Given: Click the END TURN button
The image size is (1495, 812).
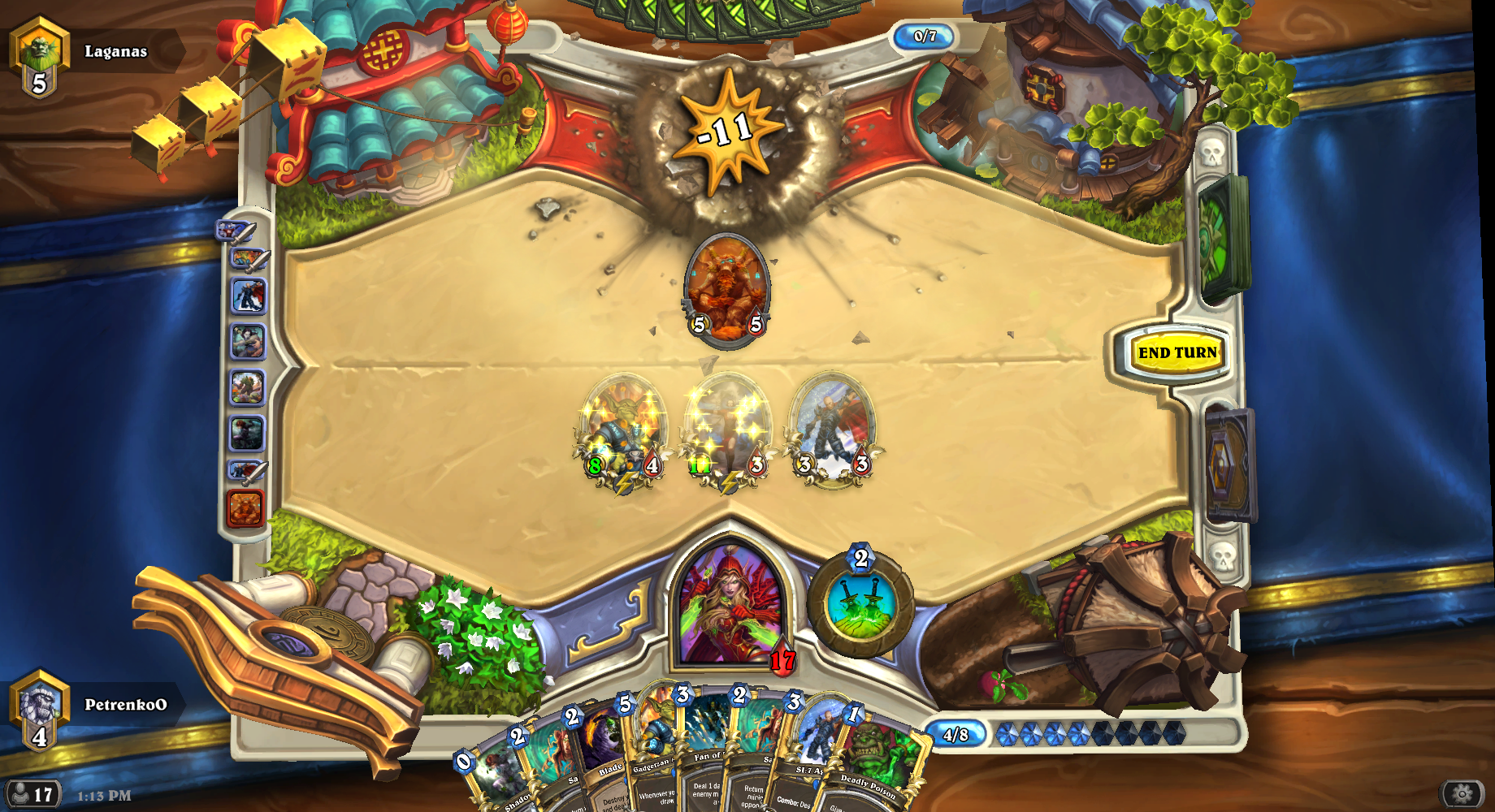Looking at the screenshot, I should [x=1176, y=352].
